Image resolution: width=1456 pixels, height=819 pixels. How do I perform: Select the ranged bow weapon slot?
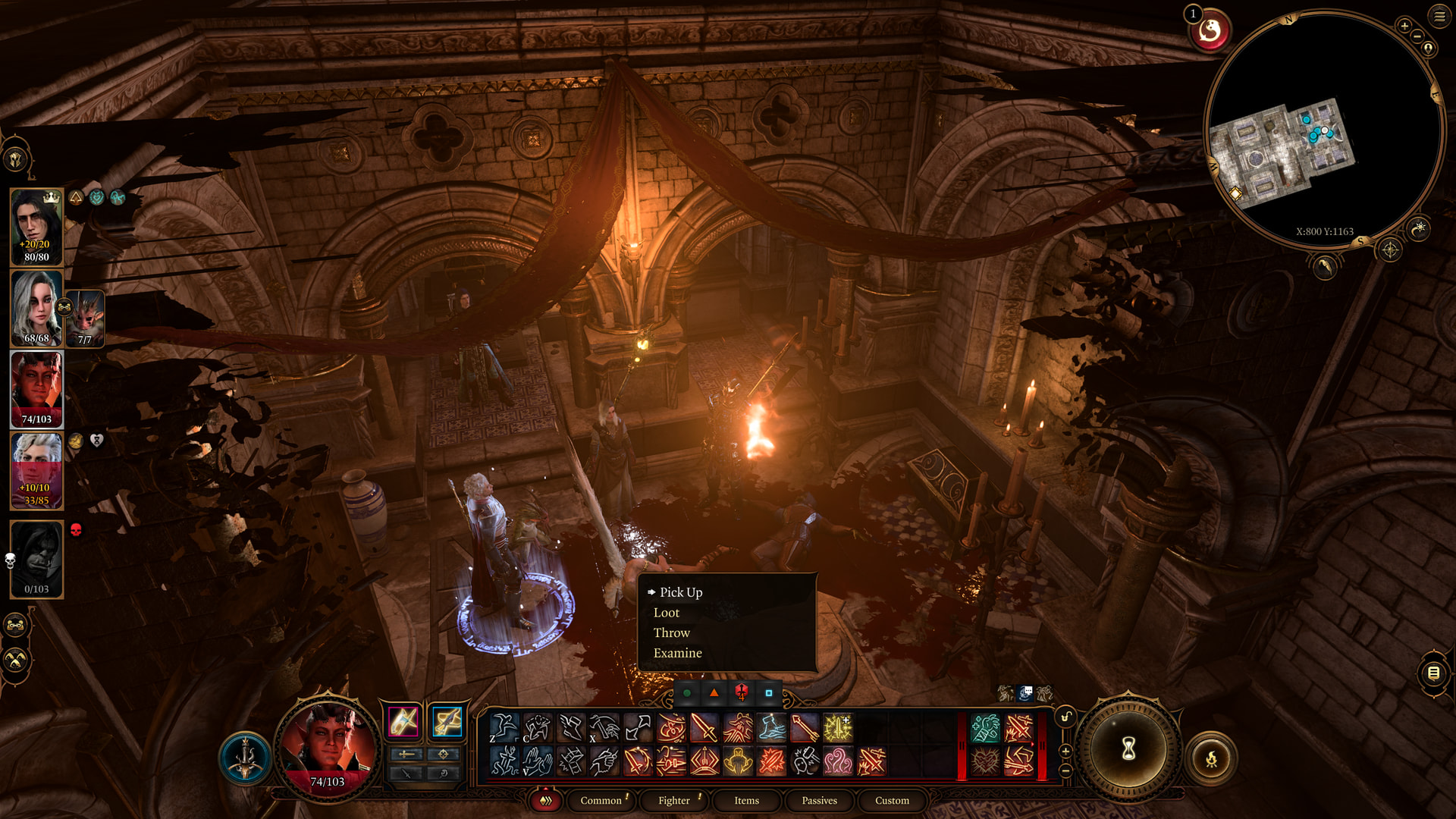click(447, 721)
